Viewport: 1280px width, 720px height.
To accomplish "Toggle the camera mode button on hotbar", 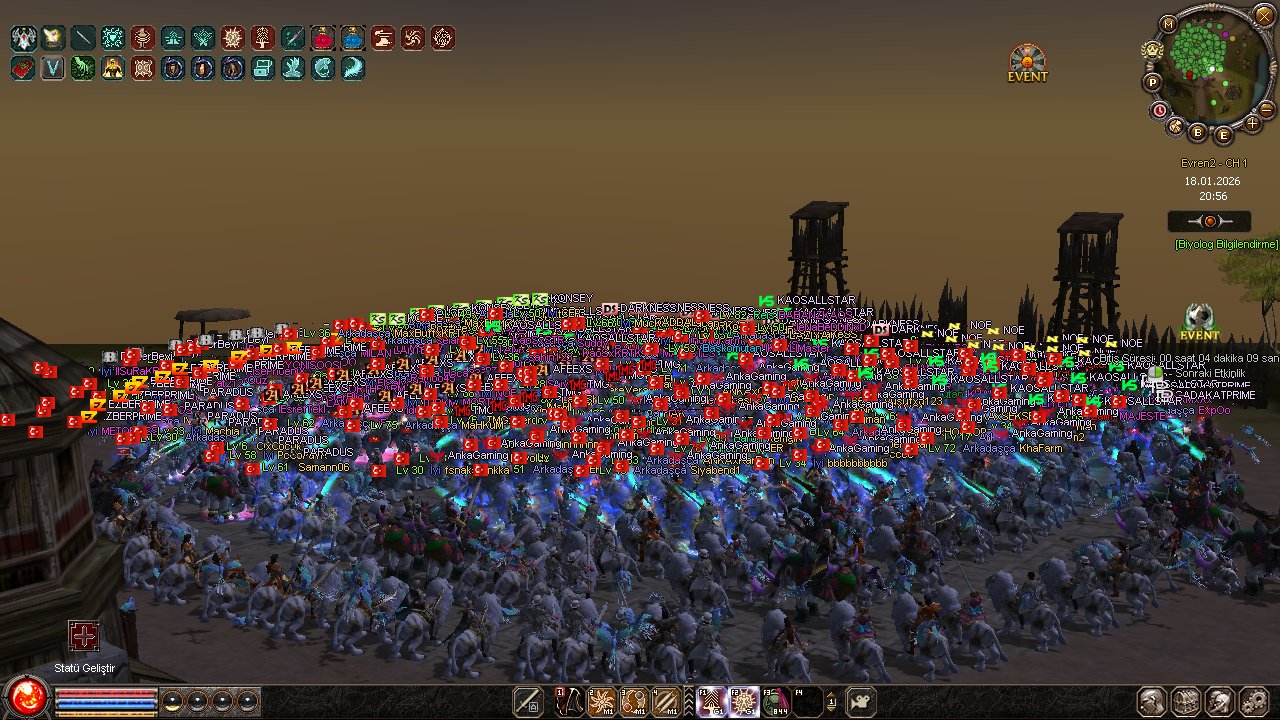I will pos(861,701).
